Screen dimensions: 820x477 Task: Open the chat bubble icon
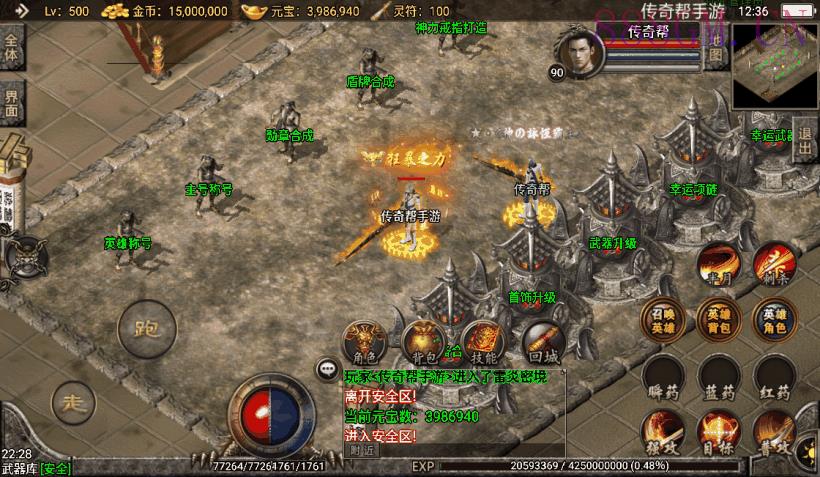pos(327,369)
